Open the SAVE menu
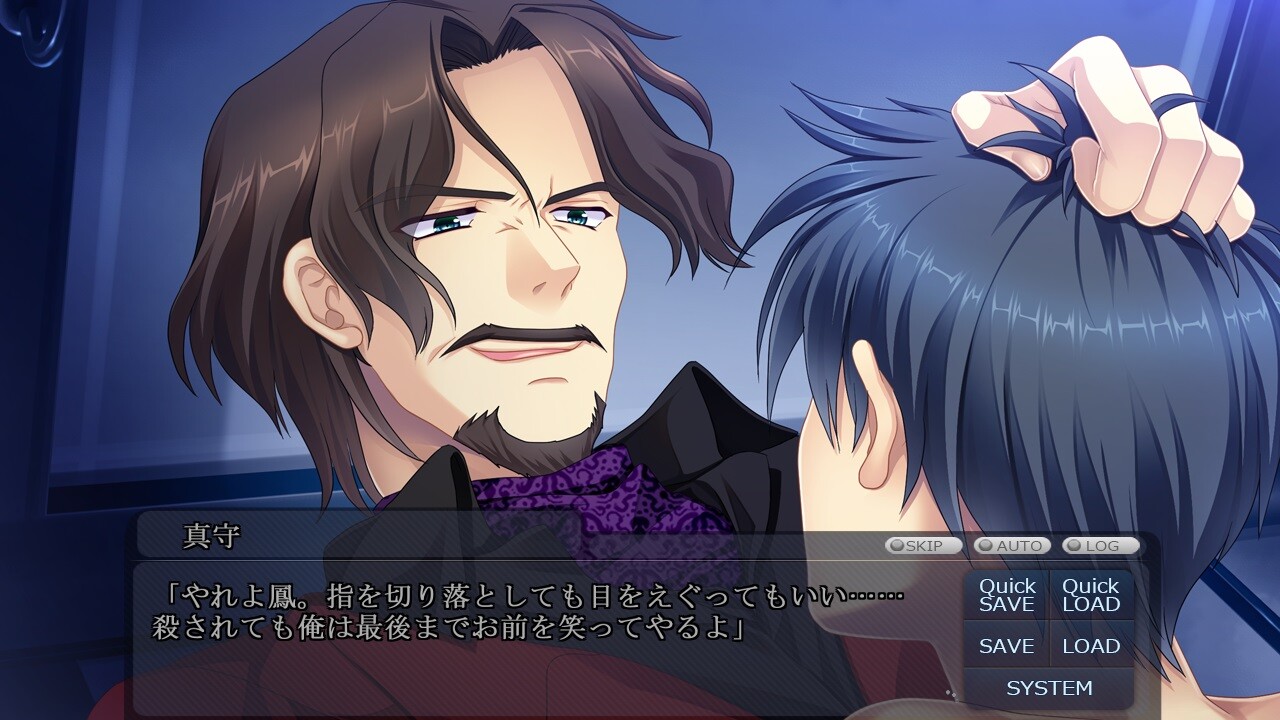Image resolution: width=1280 pixels, height=720 pixels. tap(1007, 646)
